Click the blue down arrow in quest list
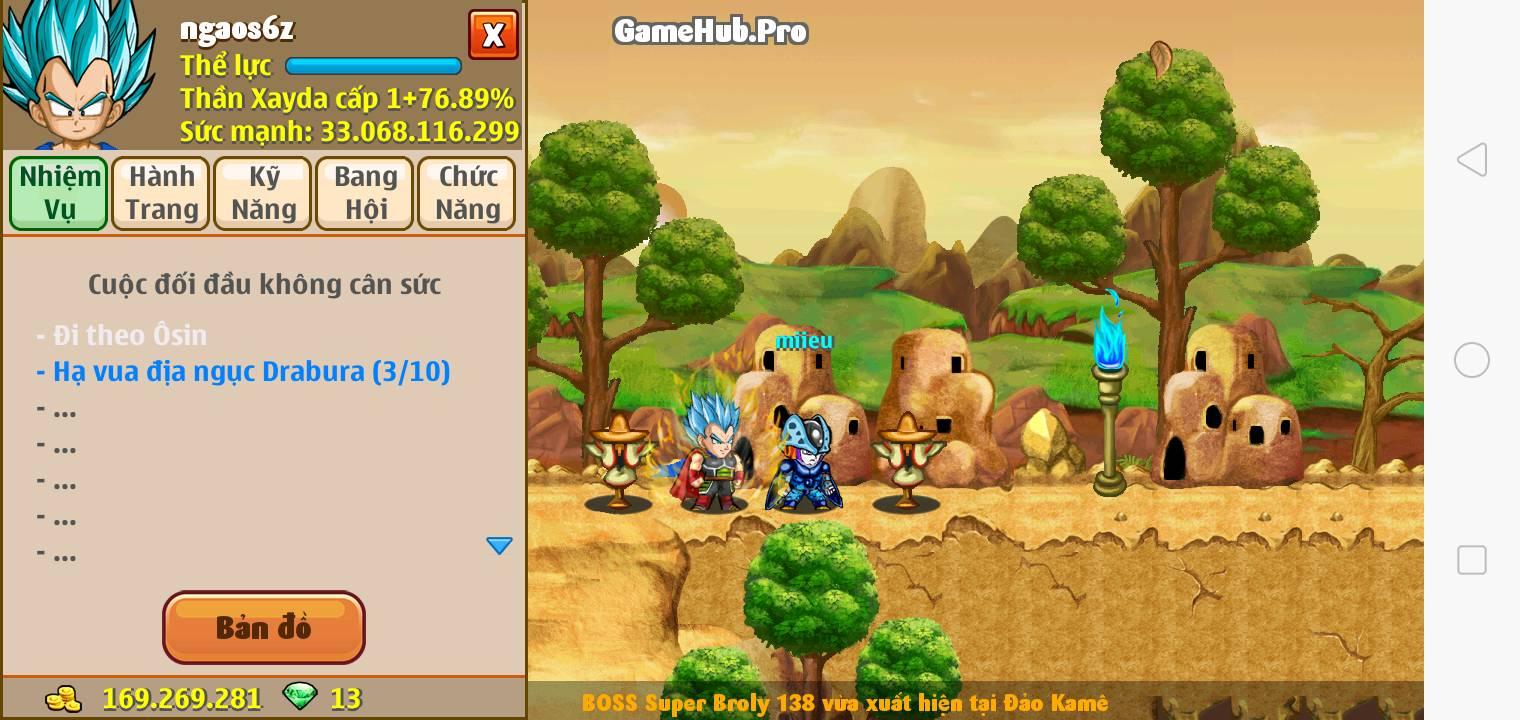The height and width of the screenshot is (720, 1520). [499, 545]
